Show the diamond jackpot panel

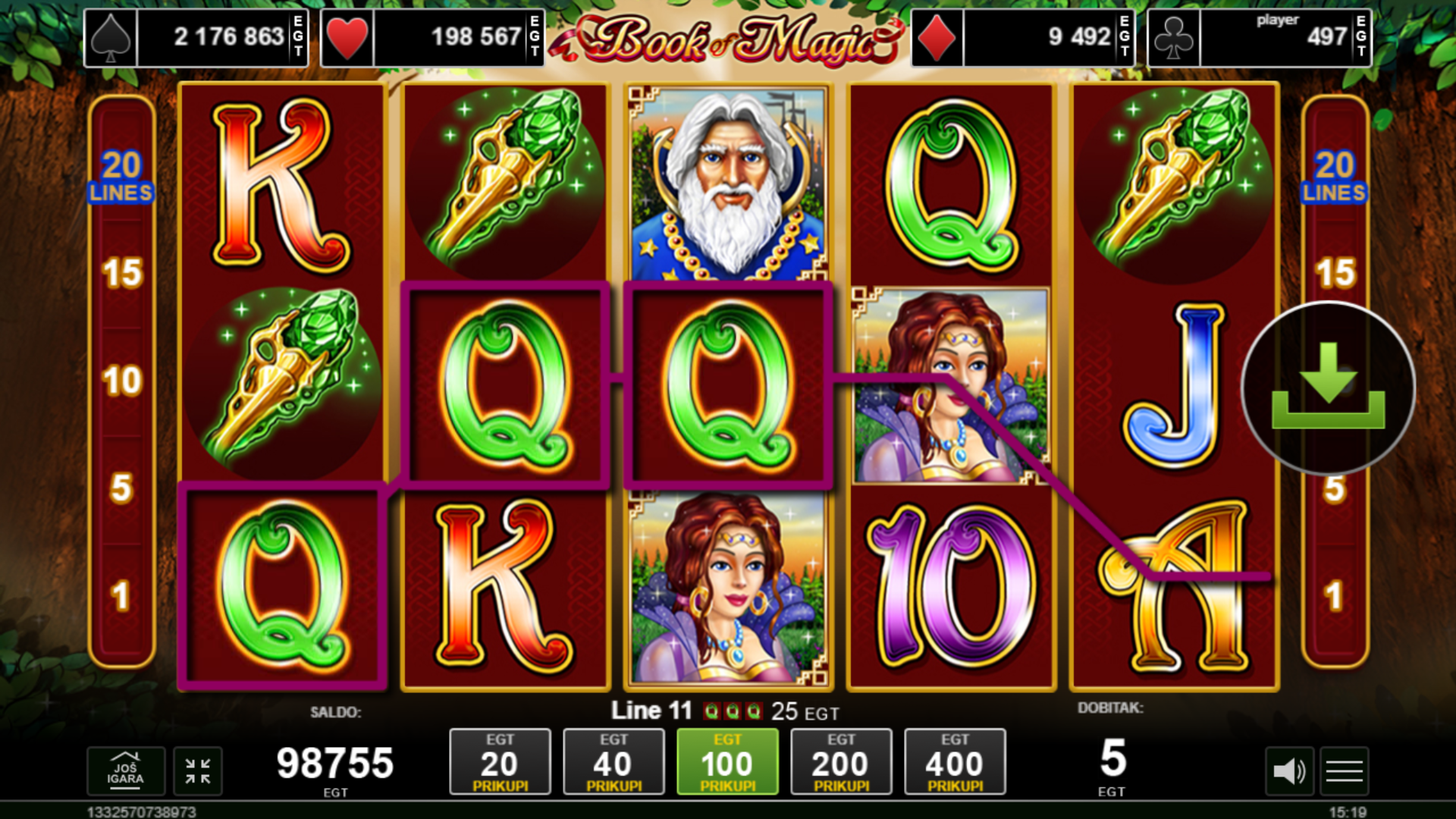click(x=1022, y=37)
